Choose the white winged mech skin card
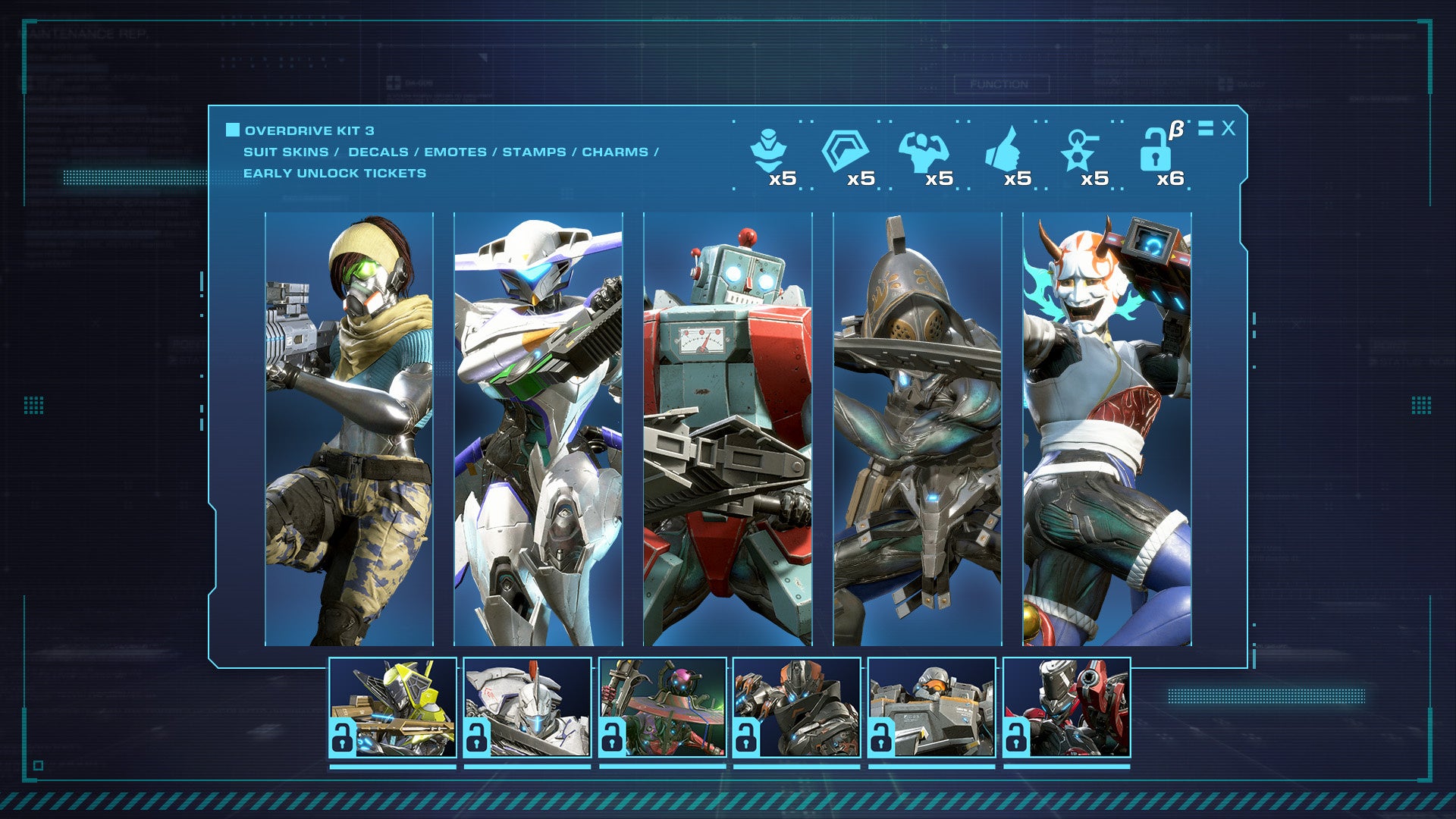This screenshot has height=819, width=1456. (x=538, y=429)
